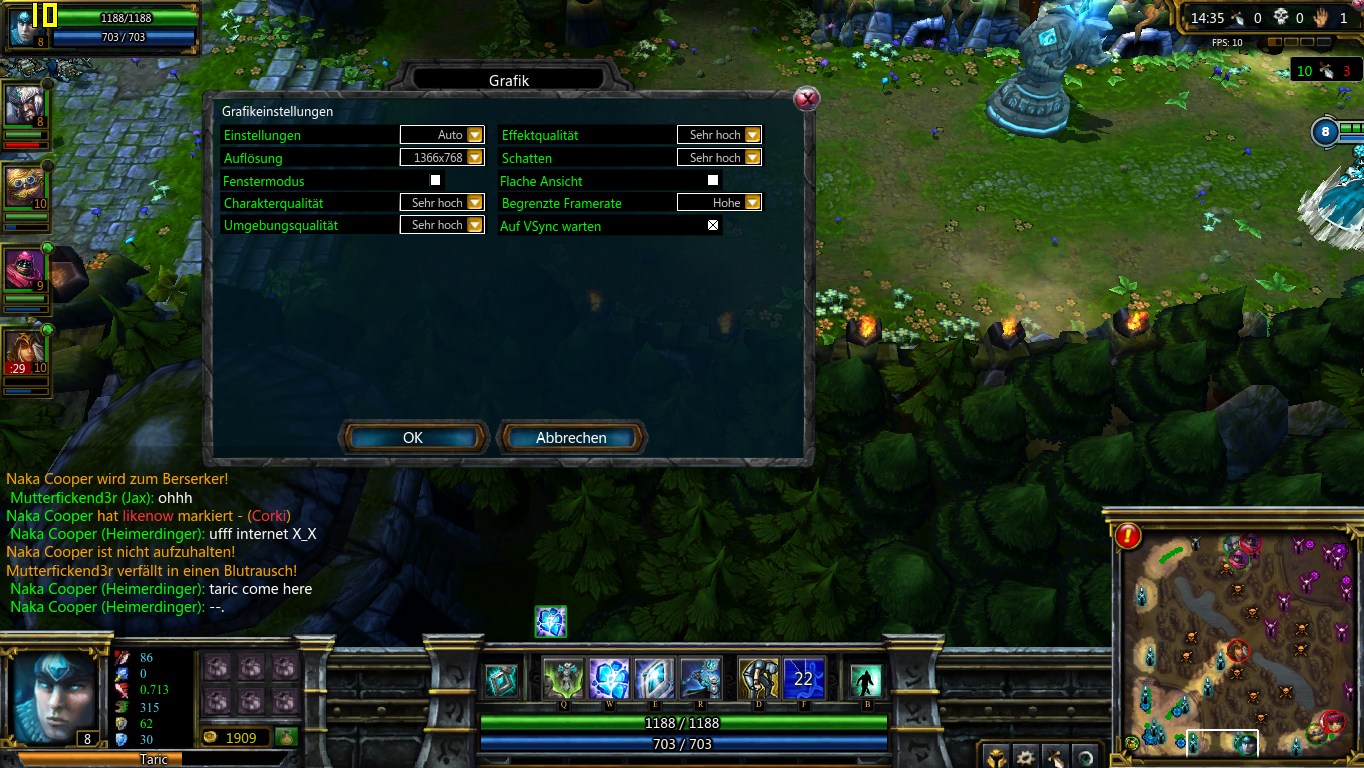The height and width of the screenshot is (768, 1364).
Task: Cancel the dialog with the Abbrechen button
Action: point(572,437)
